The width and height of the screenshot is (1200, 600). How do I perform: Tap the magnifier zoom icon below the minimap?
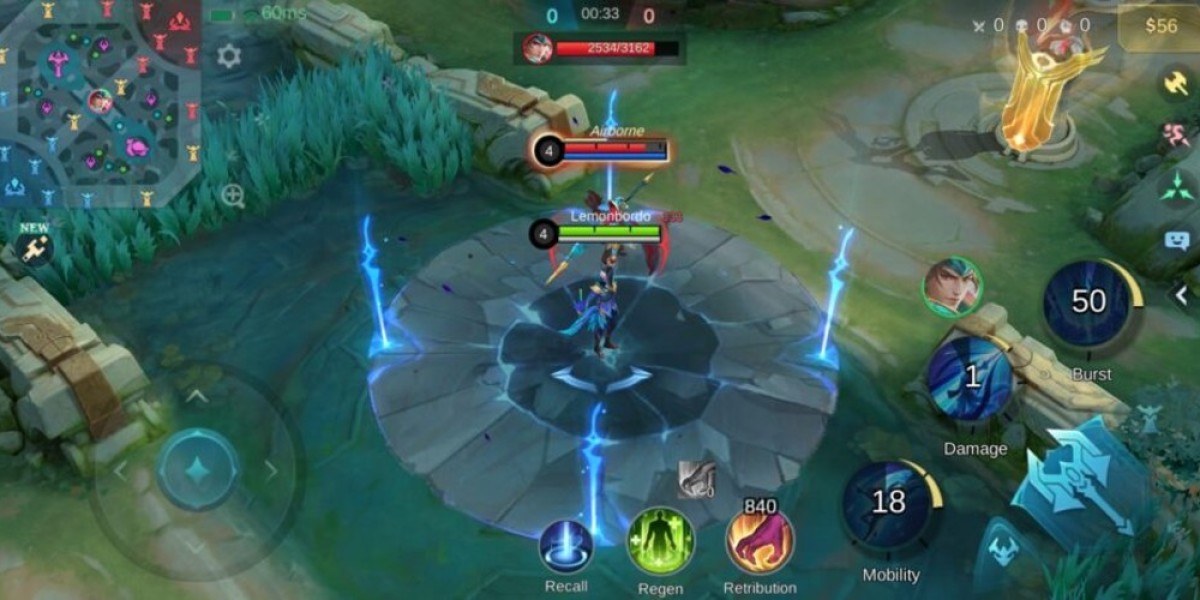point(233,195)
